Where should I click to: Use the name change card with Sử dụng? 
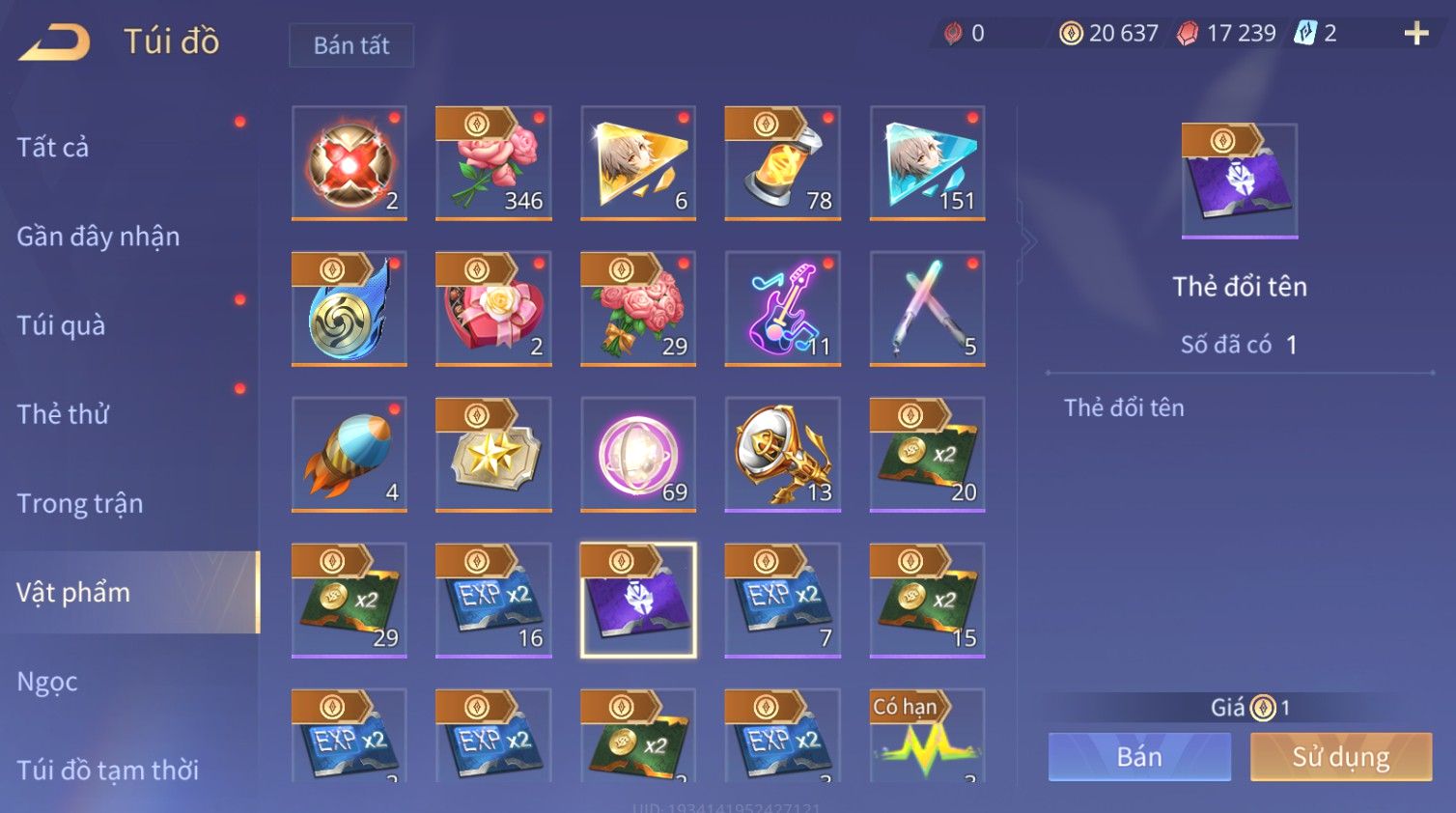(1340, 757)
